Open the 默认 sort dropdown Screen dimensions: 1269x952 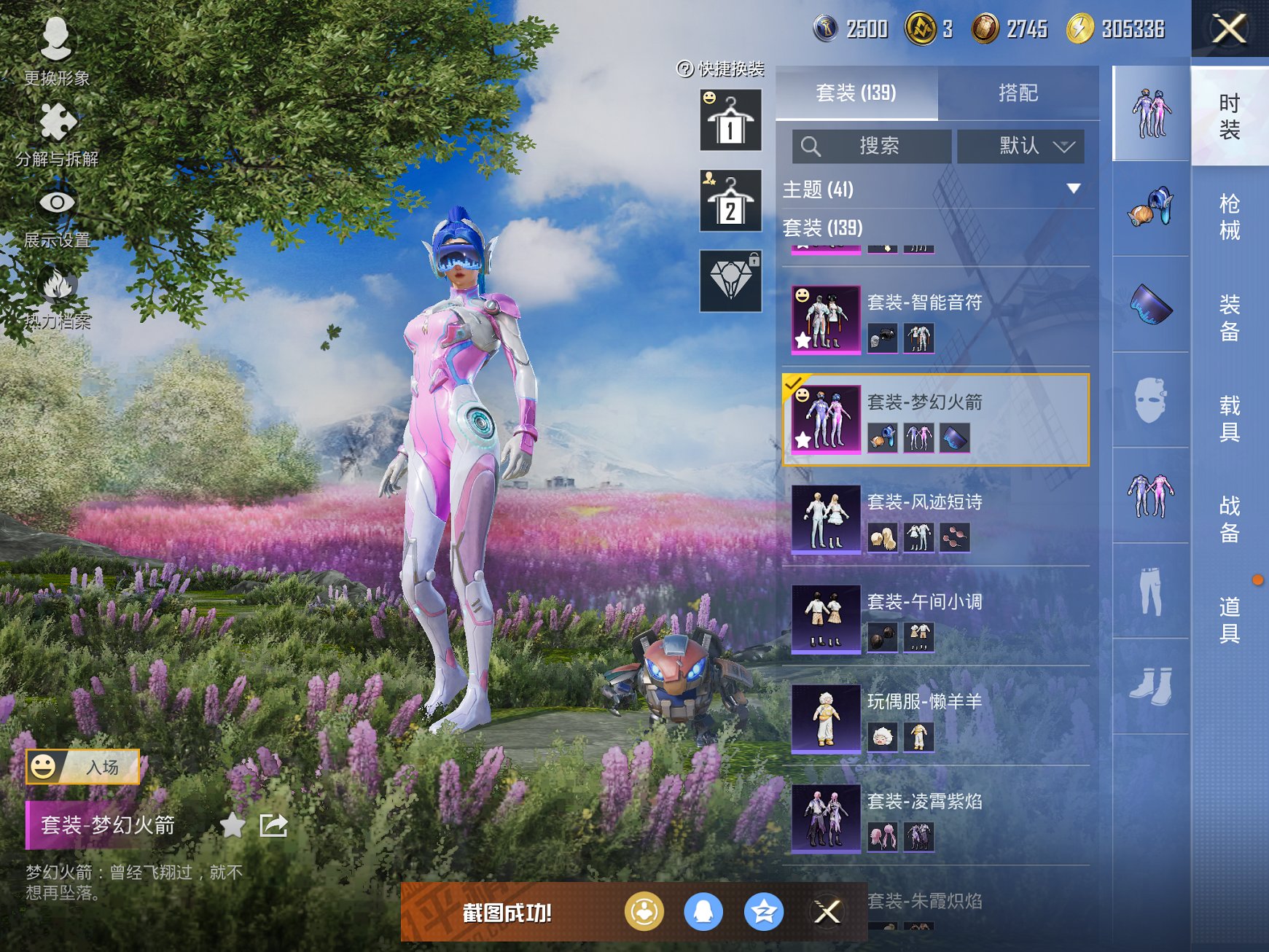pyautogui.click(x=1020, y=147)
